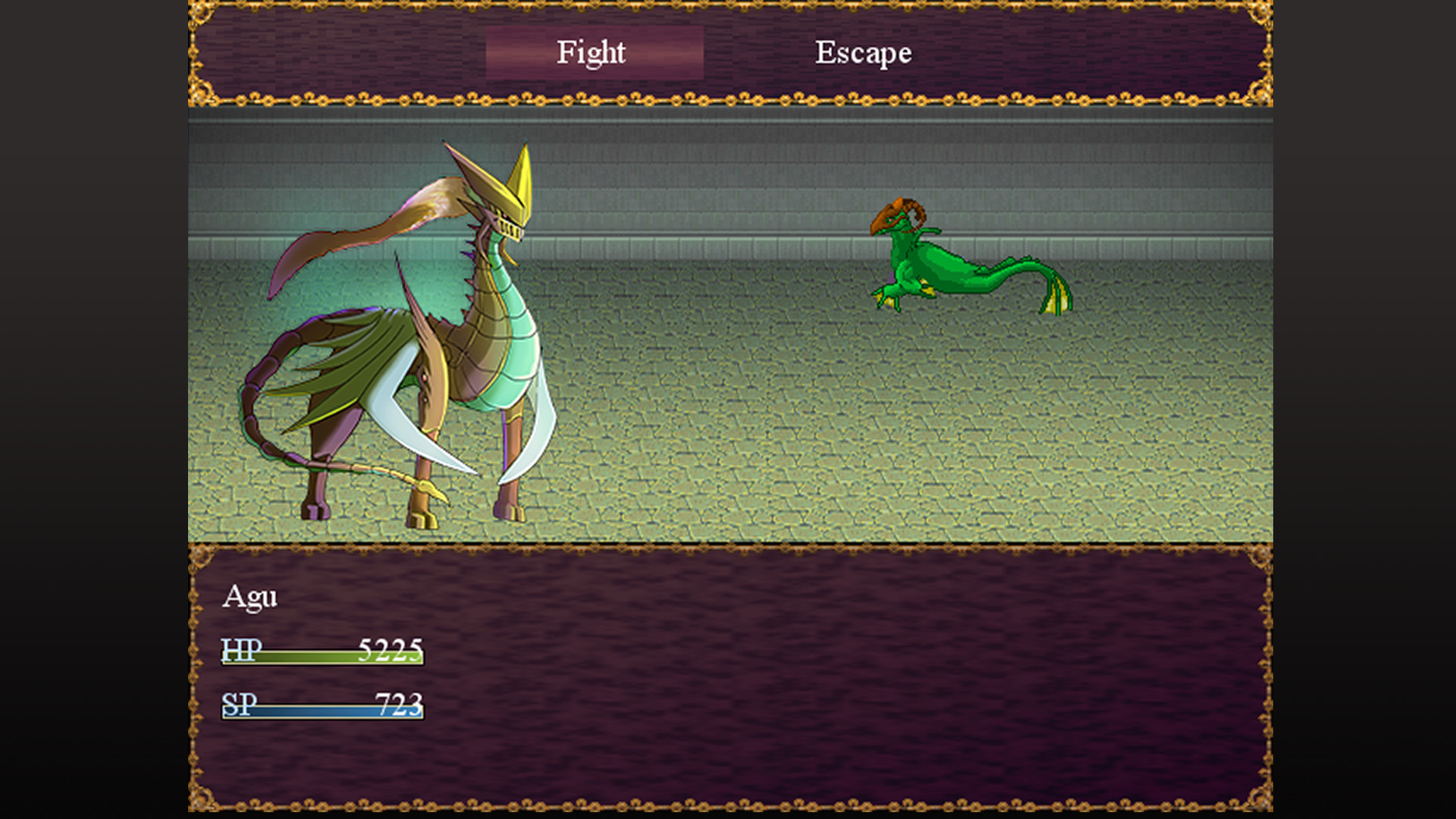Select the Agu name label
The image size is (1456, 819).
click(x=252, y=598)
